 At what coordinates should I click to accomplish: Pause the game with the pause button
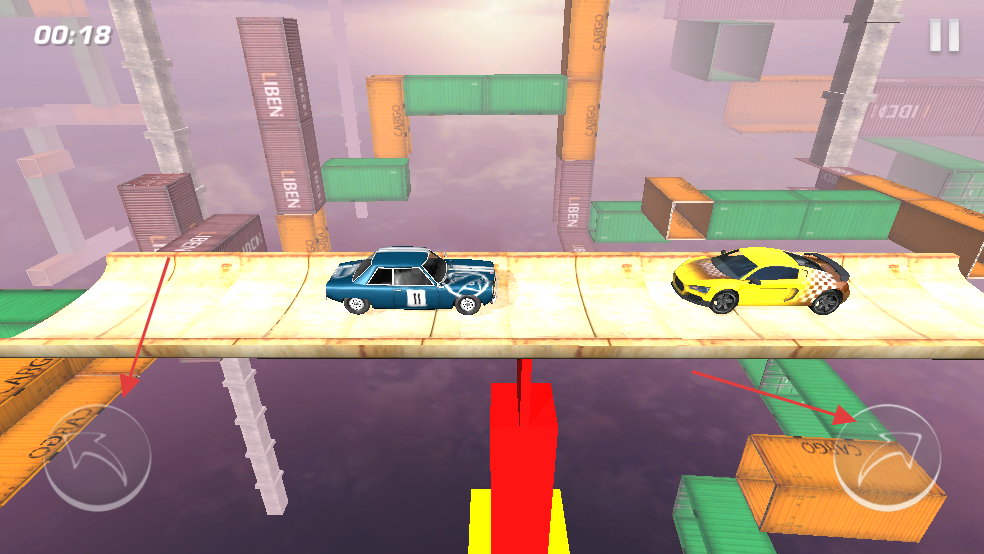[944, 36]
